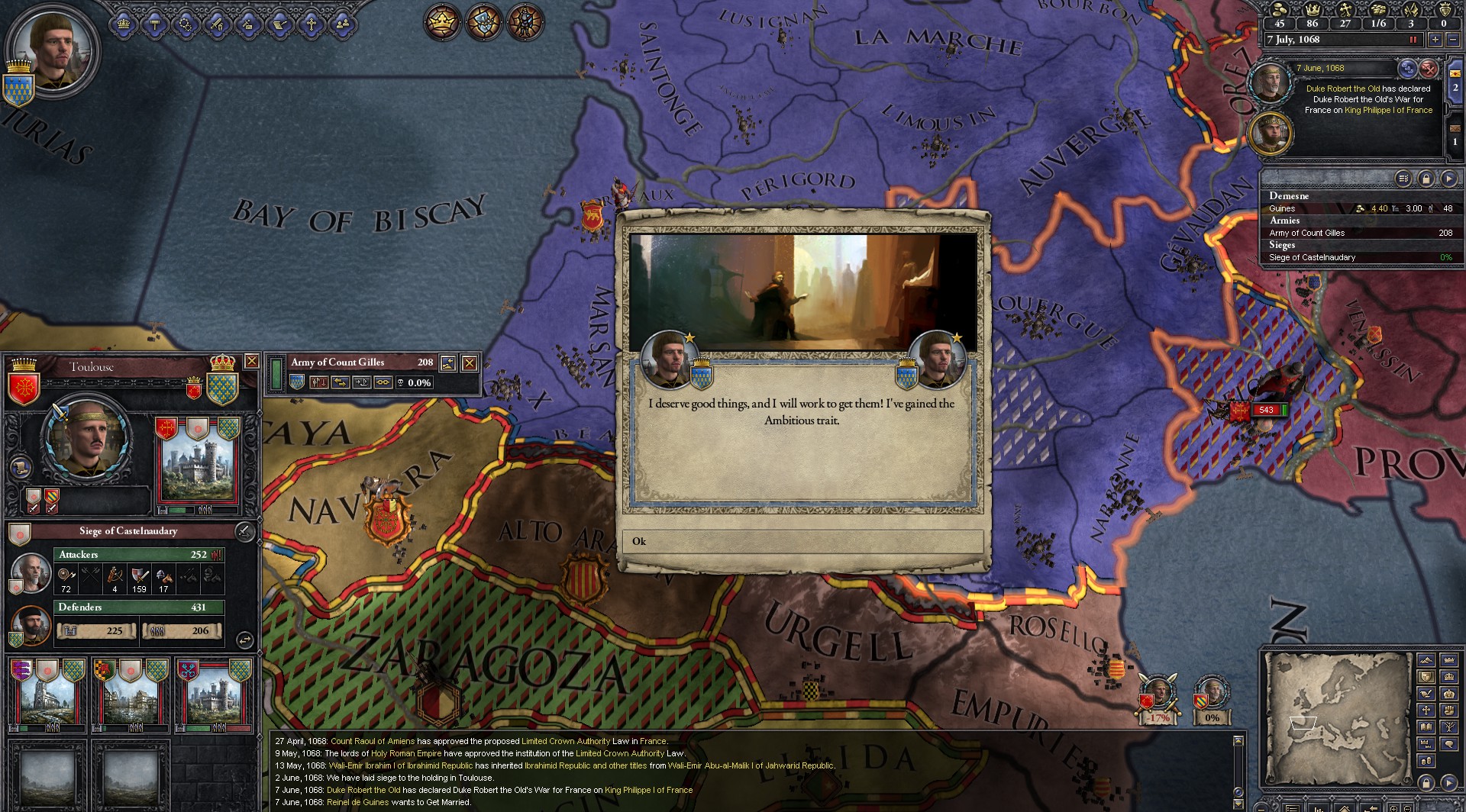Open the Religion tab with cross icon

point(311,24)
